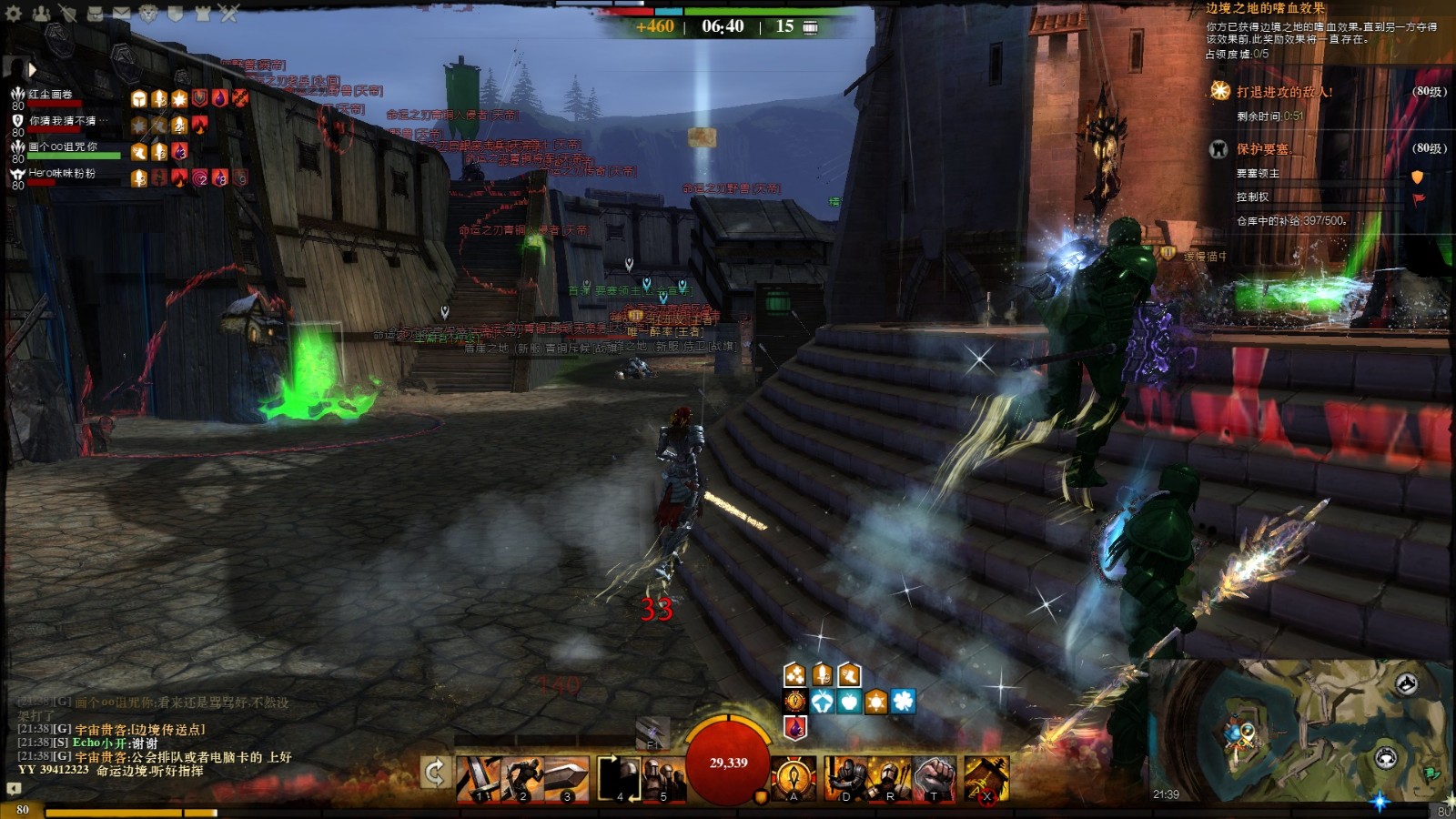Use the pointed blade skill in slot 3

click(567, 778)
